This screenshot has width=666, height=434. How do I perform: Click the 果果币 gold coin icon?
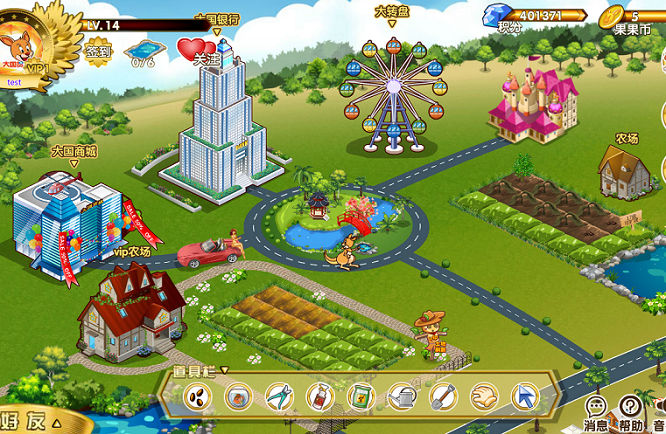click(611, 16)
